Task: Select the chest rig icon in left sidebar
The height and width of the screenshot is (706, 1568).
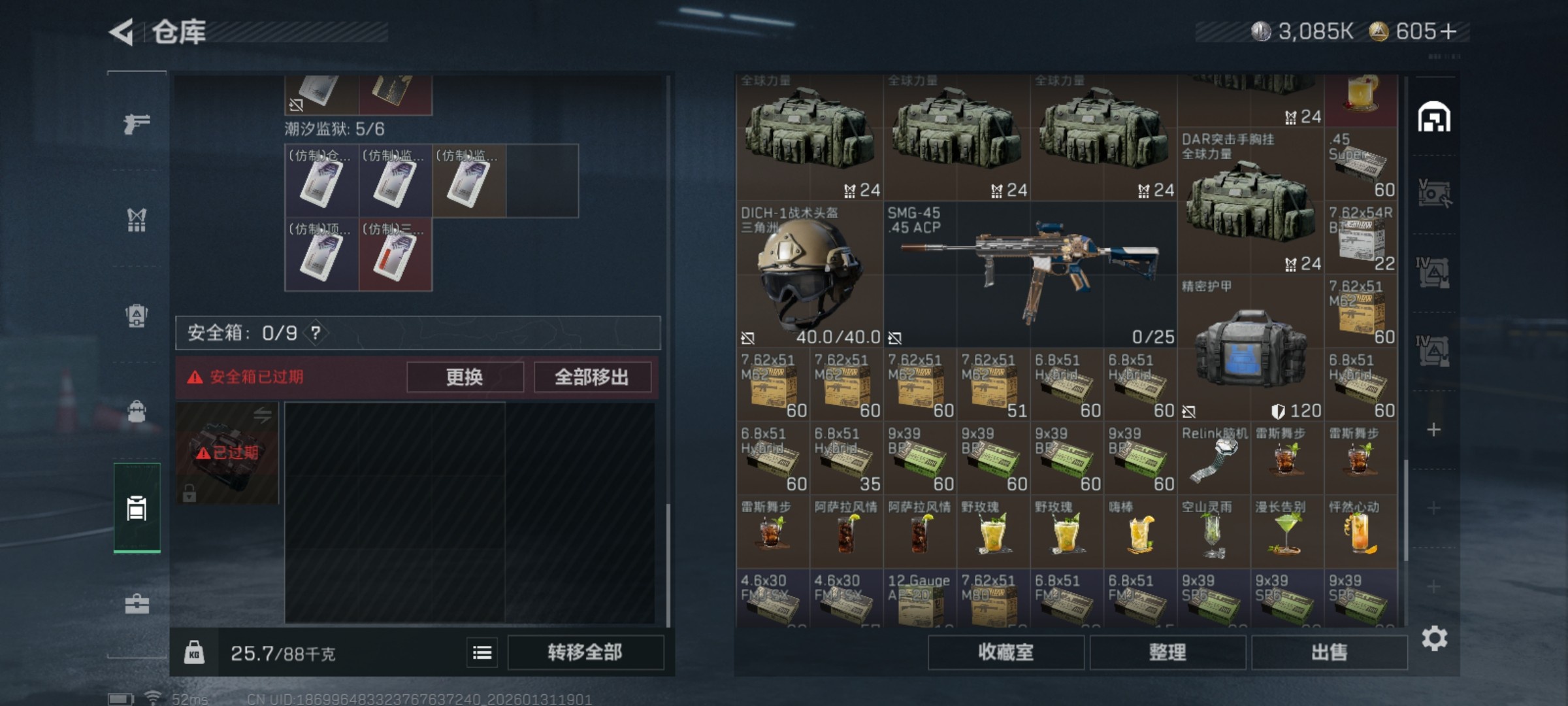Action: click(135, 220)
